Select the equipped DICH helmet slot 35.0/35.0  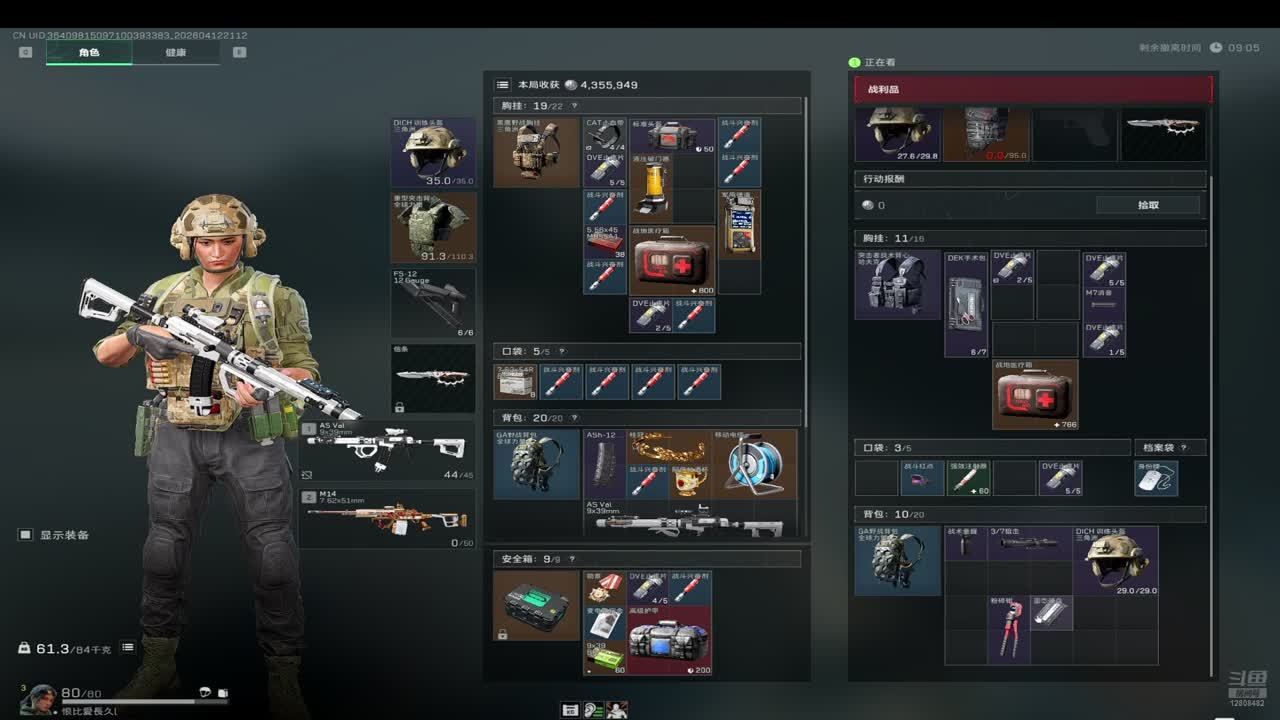tap(433, 152)
